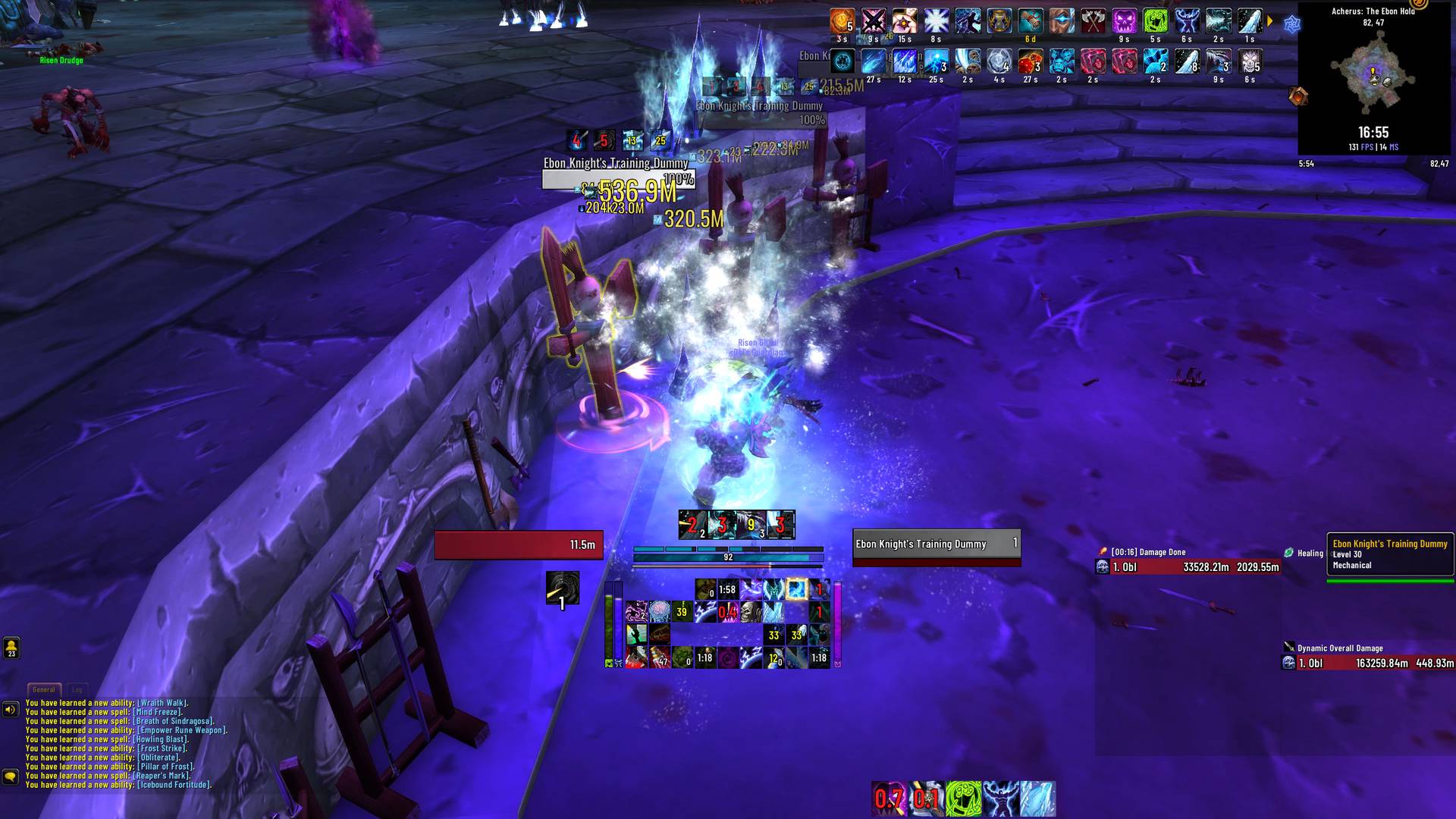
Task: Click Obl's skull portrait on the damage meter
Action: pyautogui.click(x=1102, y=566)
